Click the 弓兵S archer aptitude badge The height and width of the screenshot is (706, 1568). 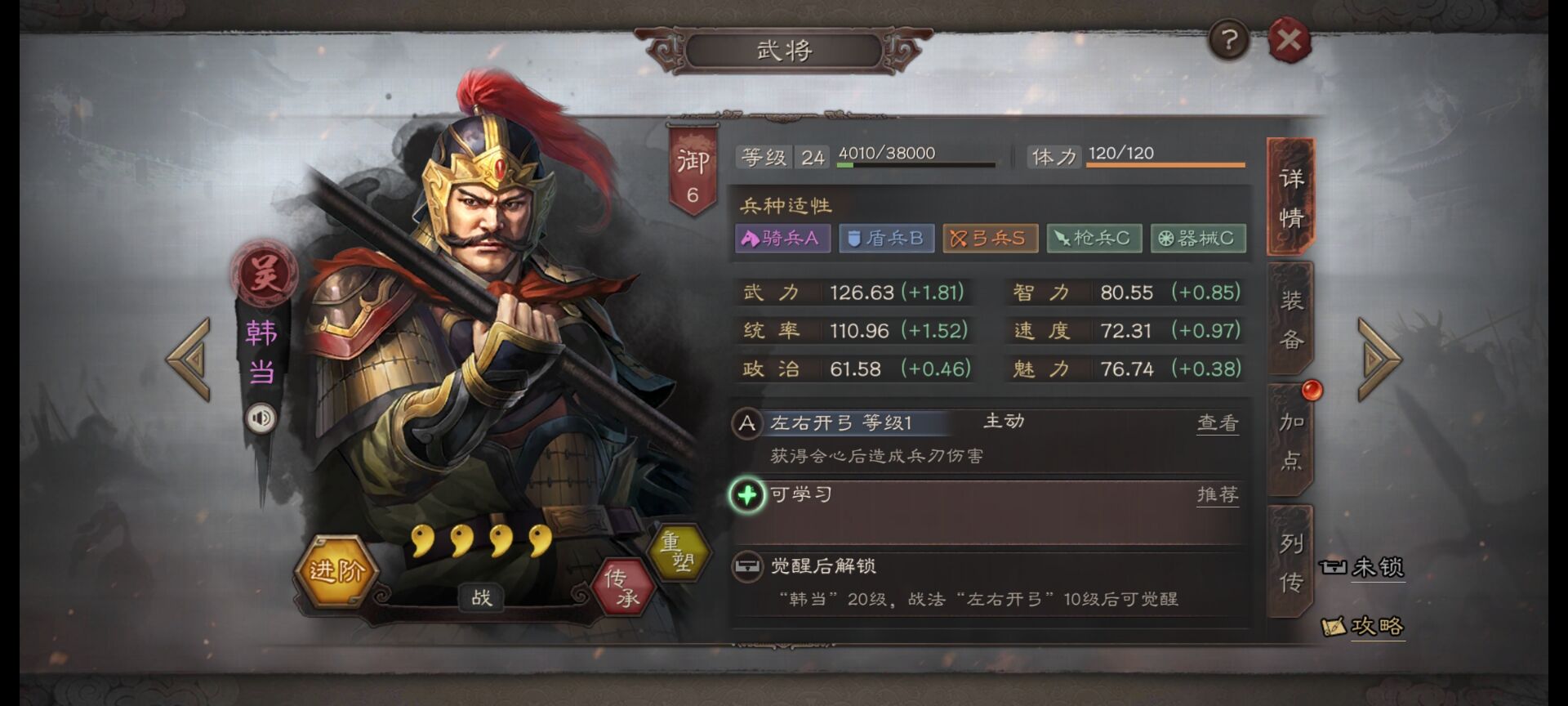pos(990,239)
